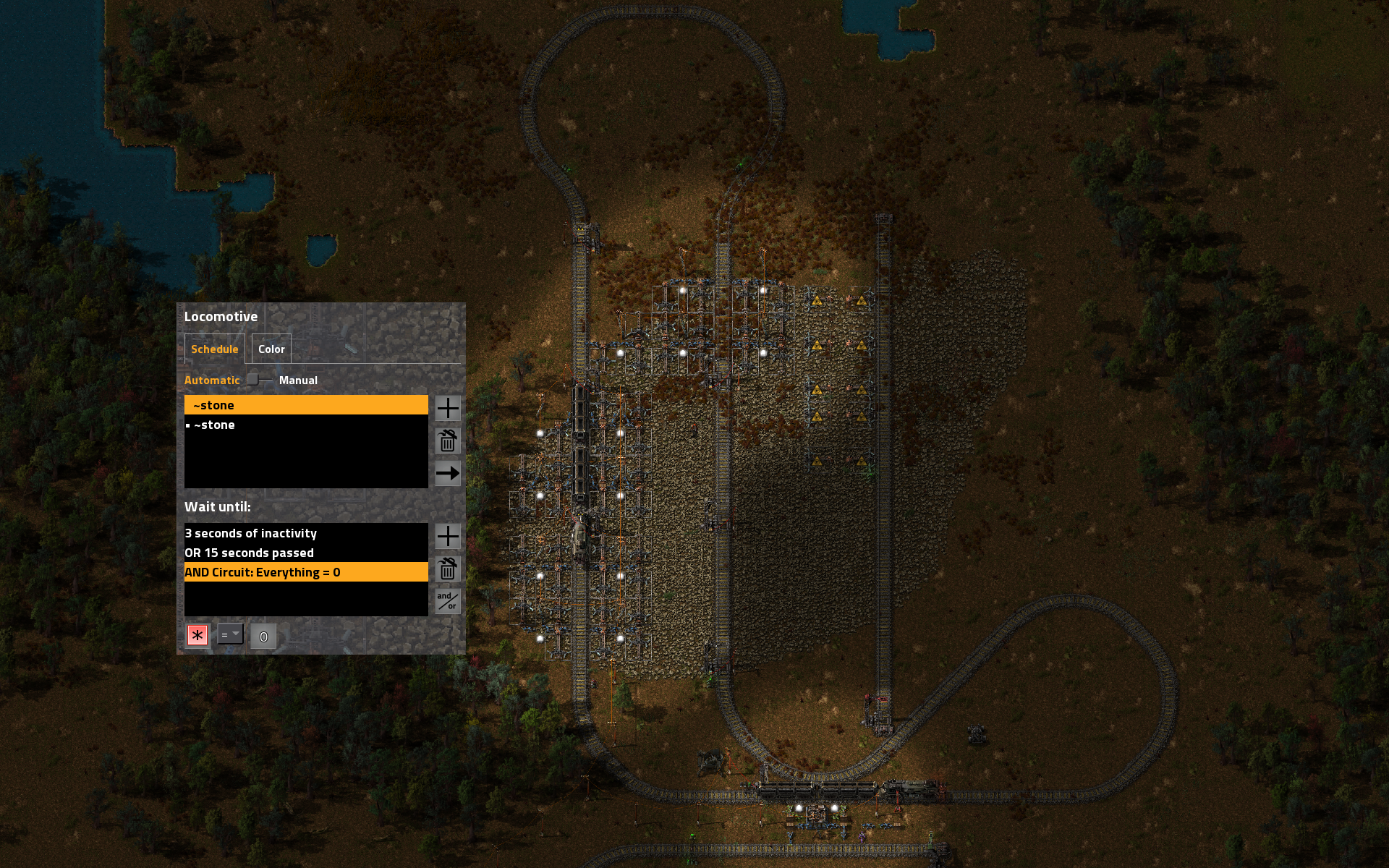Open the comparison operator dropdown showing equals

tap(229, 634)
